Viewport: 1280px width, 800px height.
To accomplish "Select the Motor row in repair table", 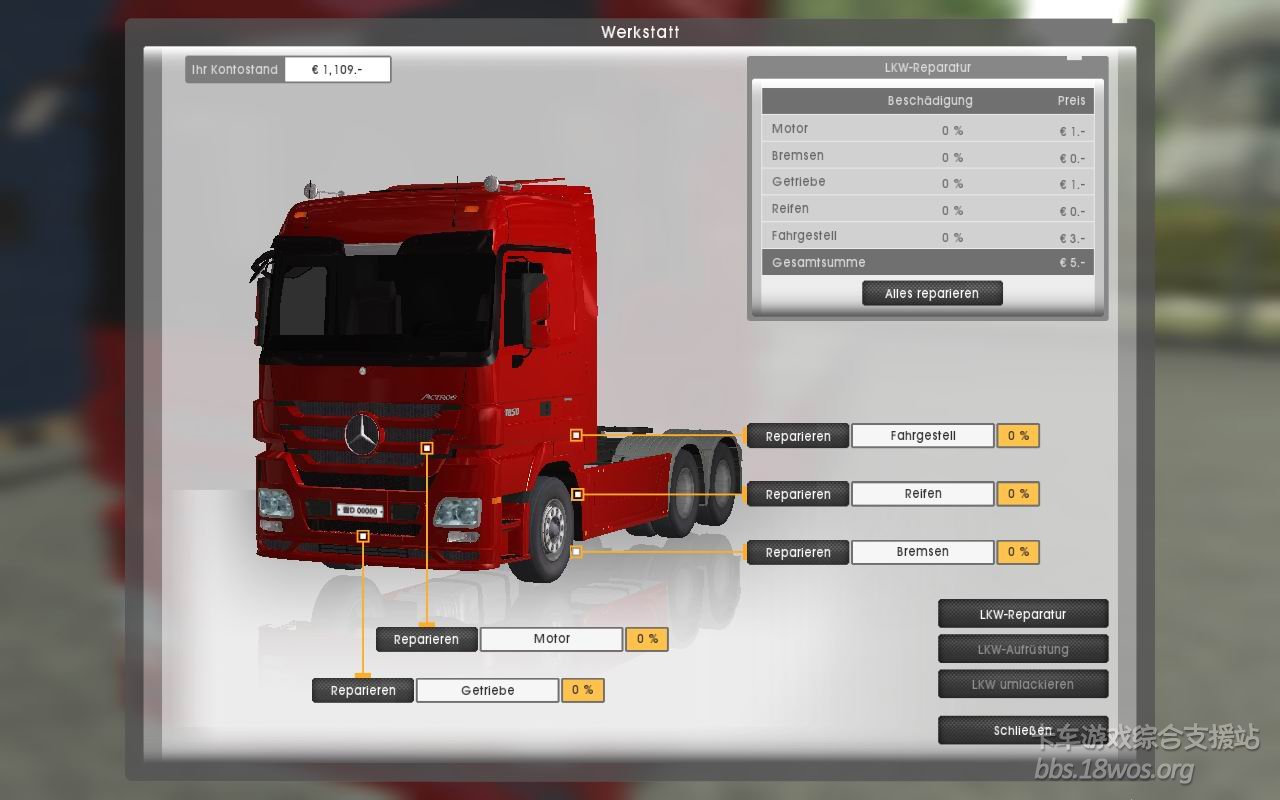I will [927, 129].
